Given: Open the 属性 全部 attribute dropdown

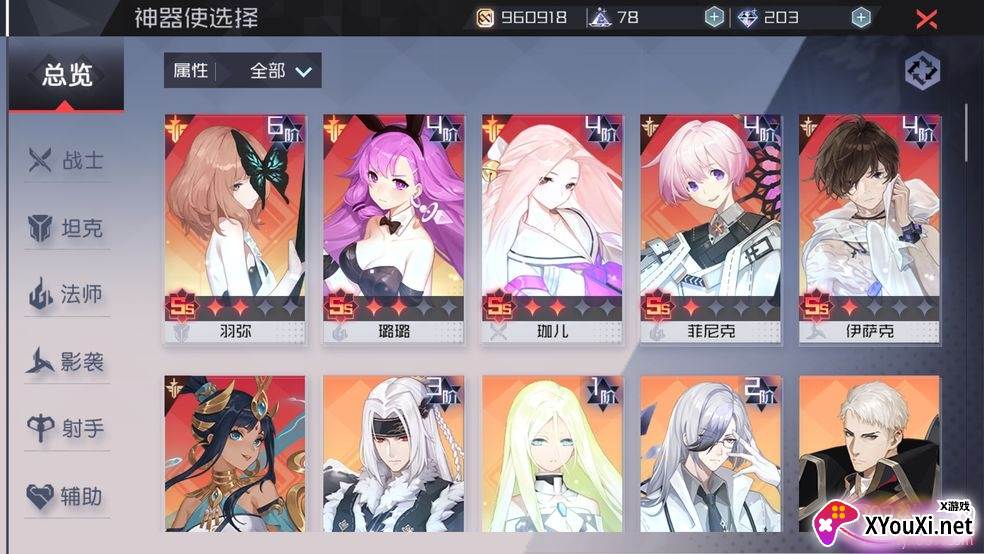Looking at the screenshot, I should coord(243,70).
